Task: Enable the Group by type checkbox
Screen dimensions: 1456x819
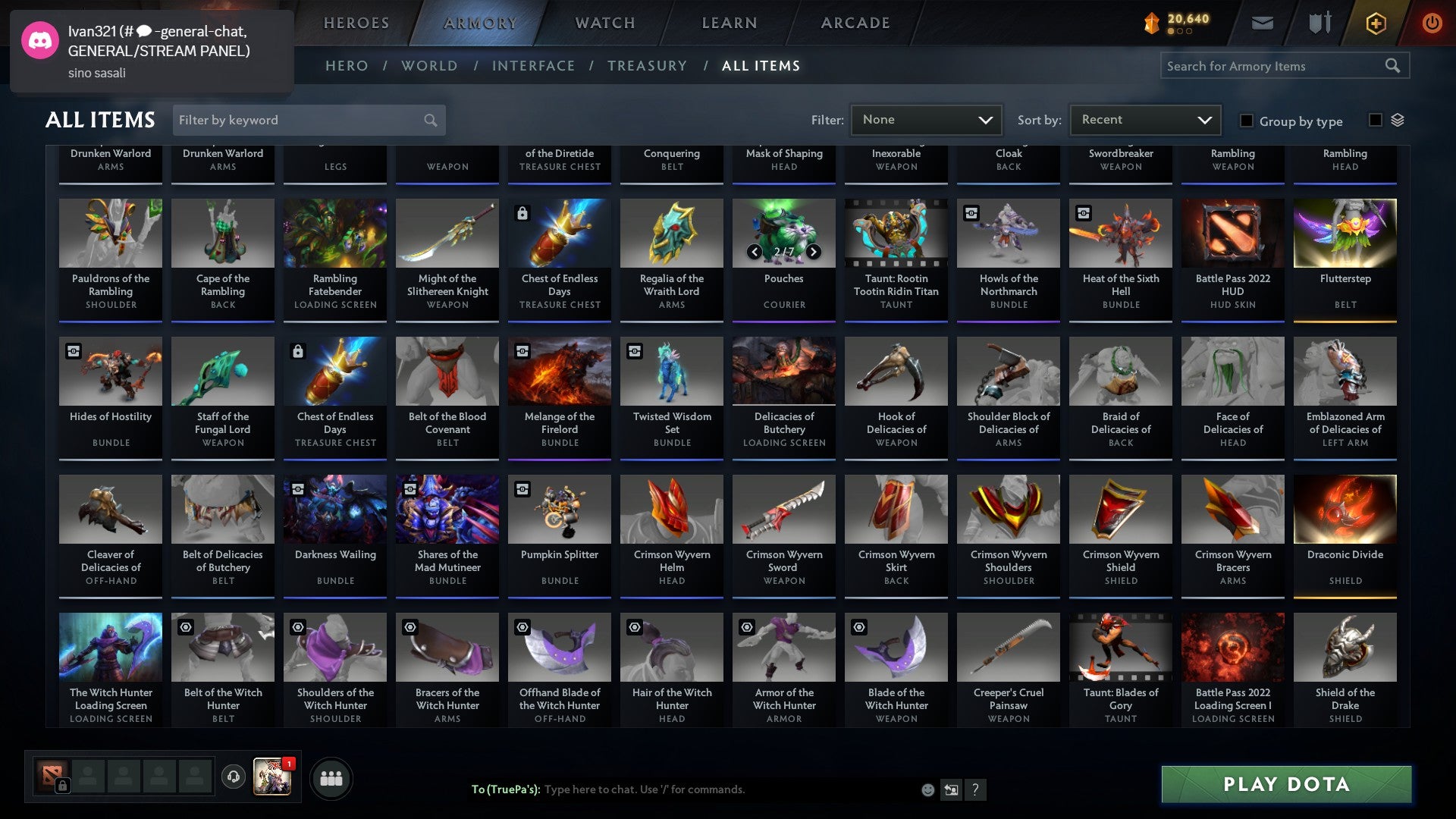Action: tap(1246, 121)
